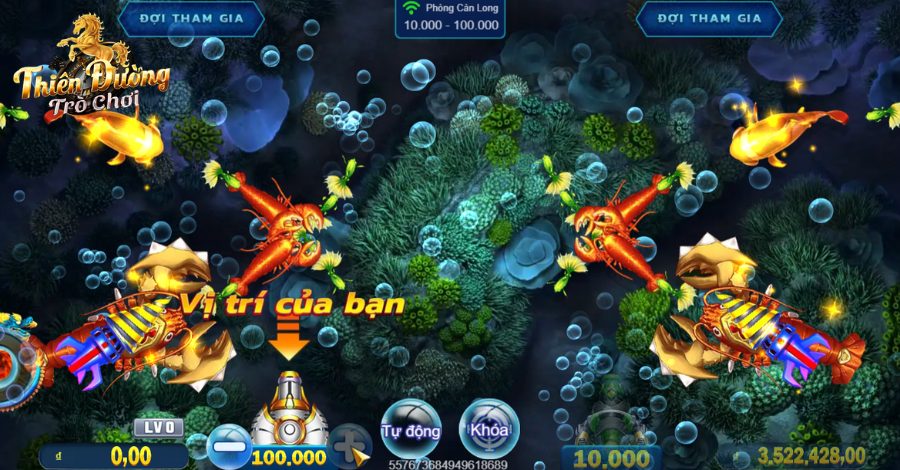
Task: Open the Phòng Cán Long room info panel
Action: 449,18
